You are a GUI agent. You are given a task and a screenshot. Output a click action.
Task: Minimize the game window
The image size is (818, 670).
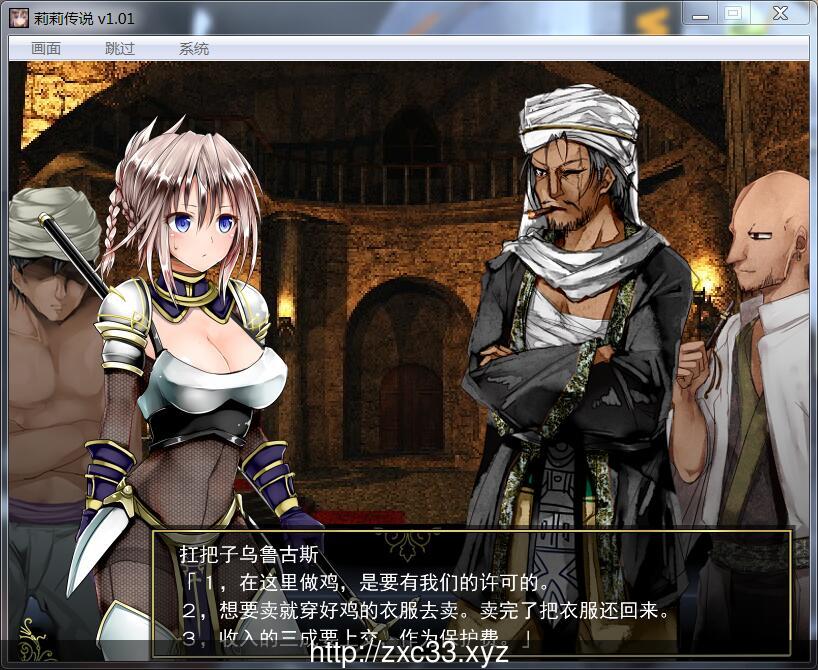(701, 13)
